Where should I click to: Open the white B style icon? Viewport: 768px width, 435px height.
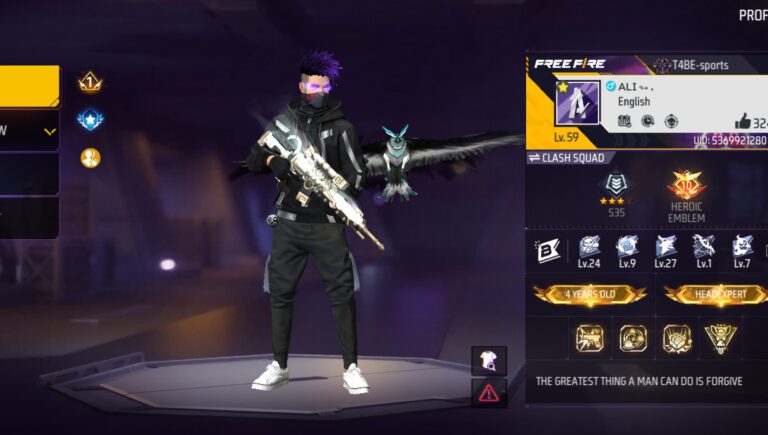[547, 248]
